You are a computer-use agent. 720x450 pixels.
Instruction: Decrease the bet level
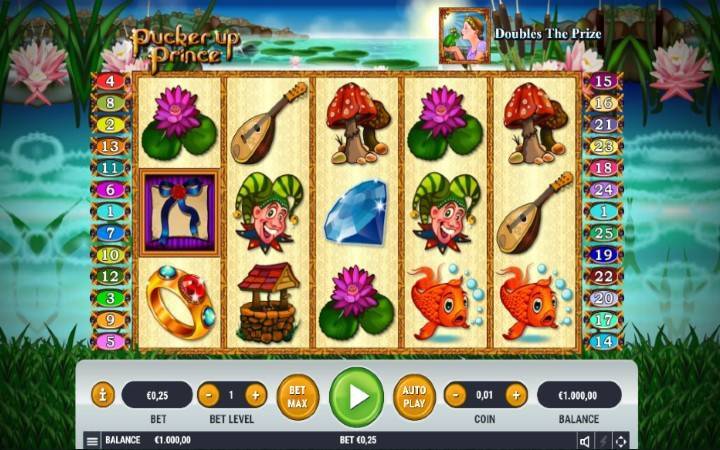pyautogui.click(x=208, y=394)
